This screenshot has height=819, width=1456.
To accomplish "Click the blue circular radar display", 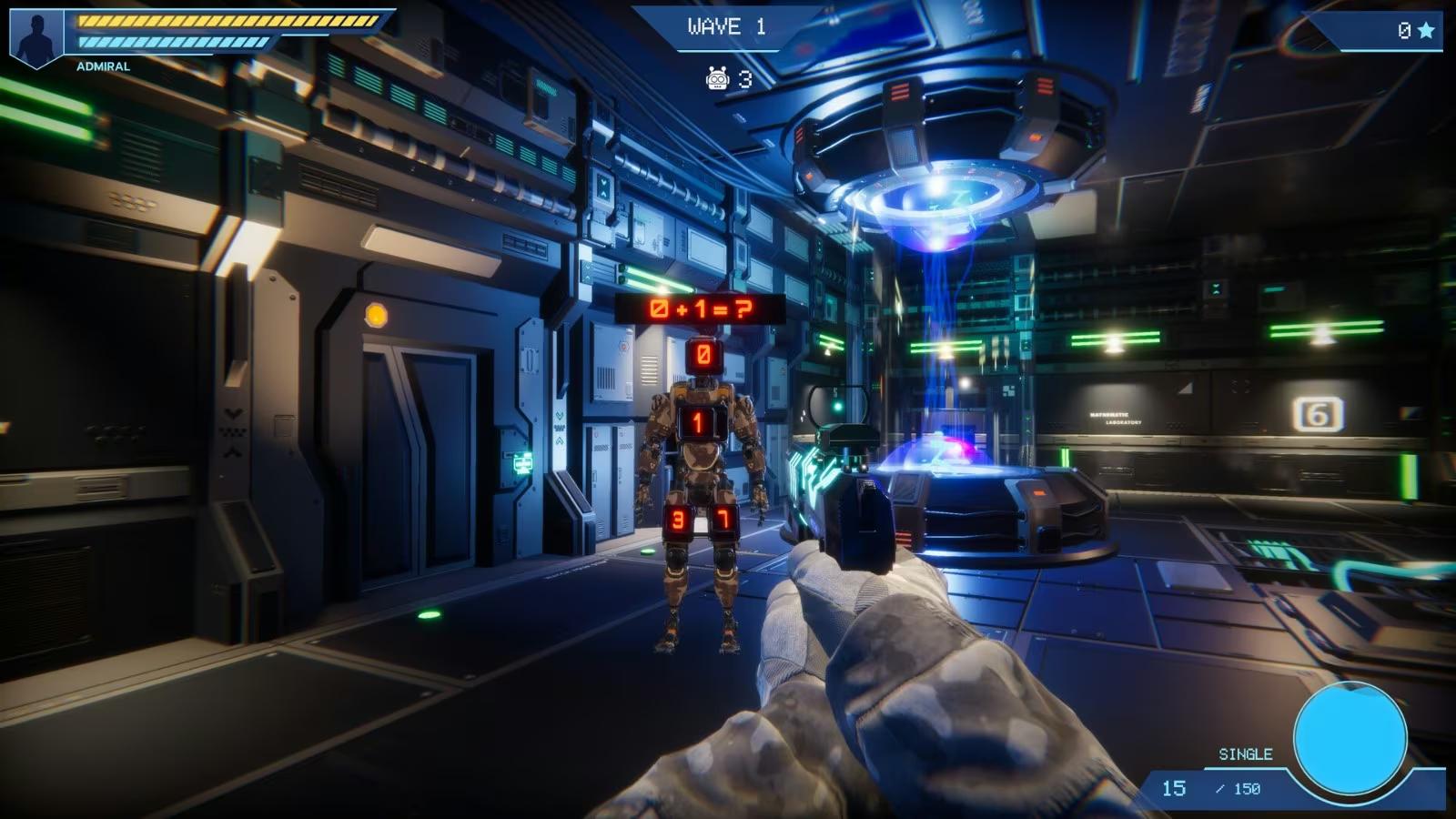I will tap(1350, 738).
